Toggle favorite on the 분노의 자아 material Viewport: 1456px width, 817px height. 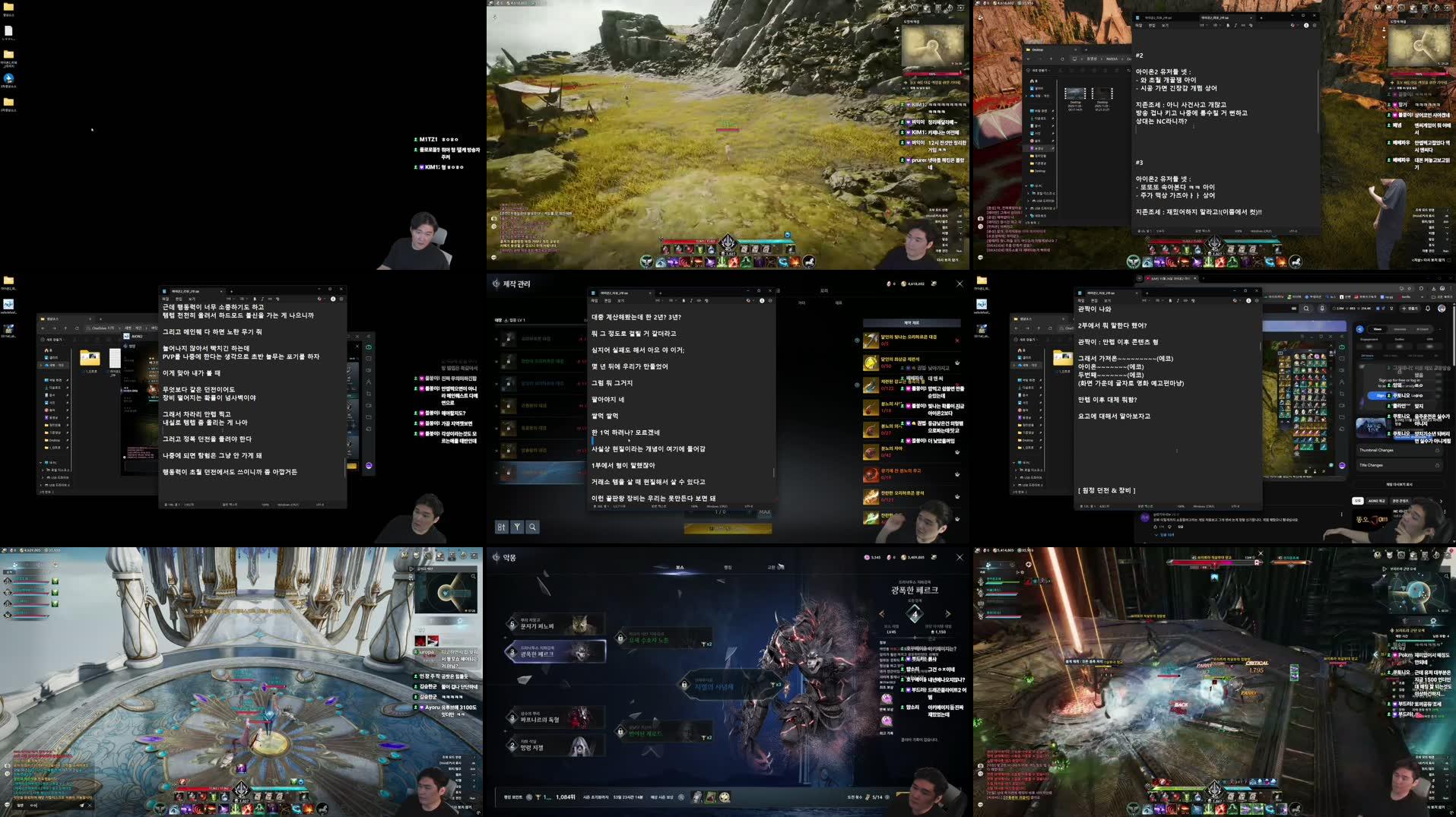tap(957, 449)
